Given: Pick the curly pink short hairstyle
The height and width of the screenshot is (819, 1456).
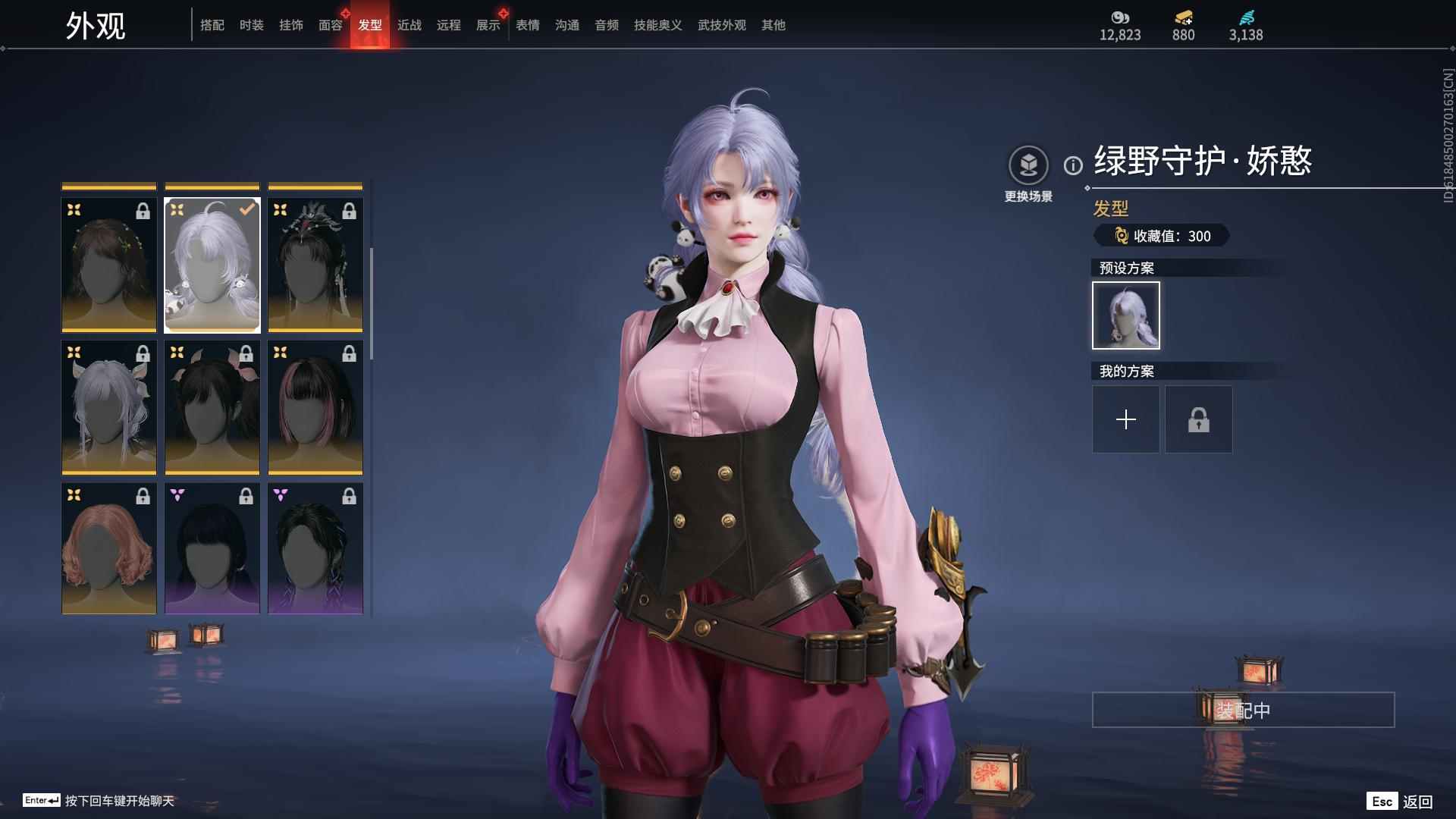Looking at the screenshot, I should [109, 548].
